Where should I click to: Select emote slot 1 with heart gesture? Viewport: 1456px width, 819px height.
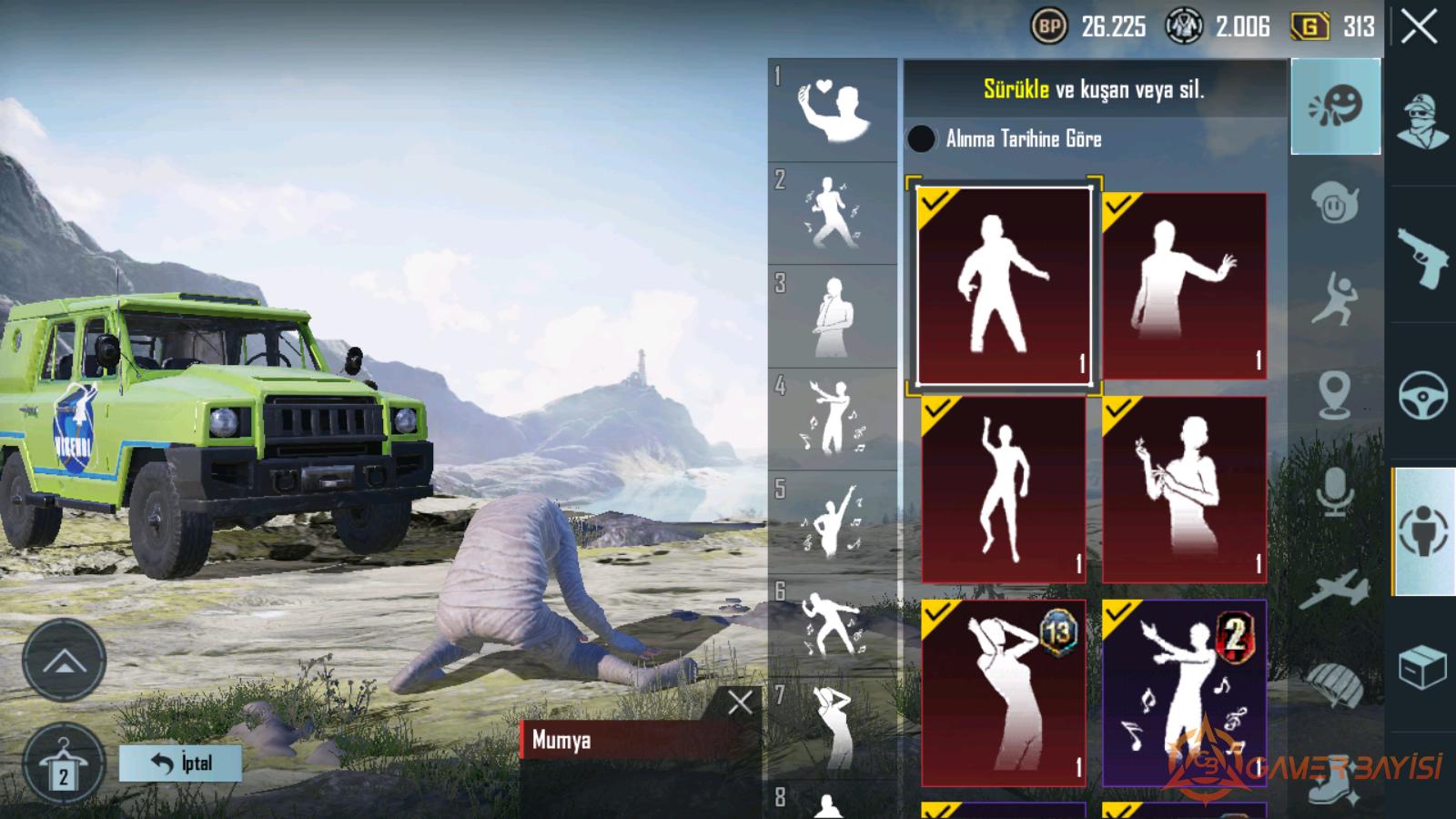(832, 110)
